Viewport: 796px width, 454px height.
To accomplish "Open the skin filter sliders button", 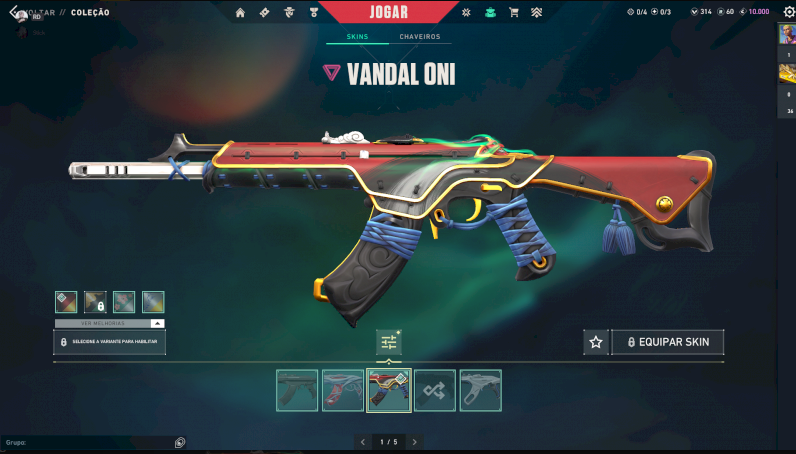I will [389, 342].
